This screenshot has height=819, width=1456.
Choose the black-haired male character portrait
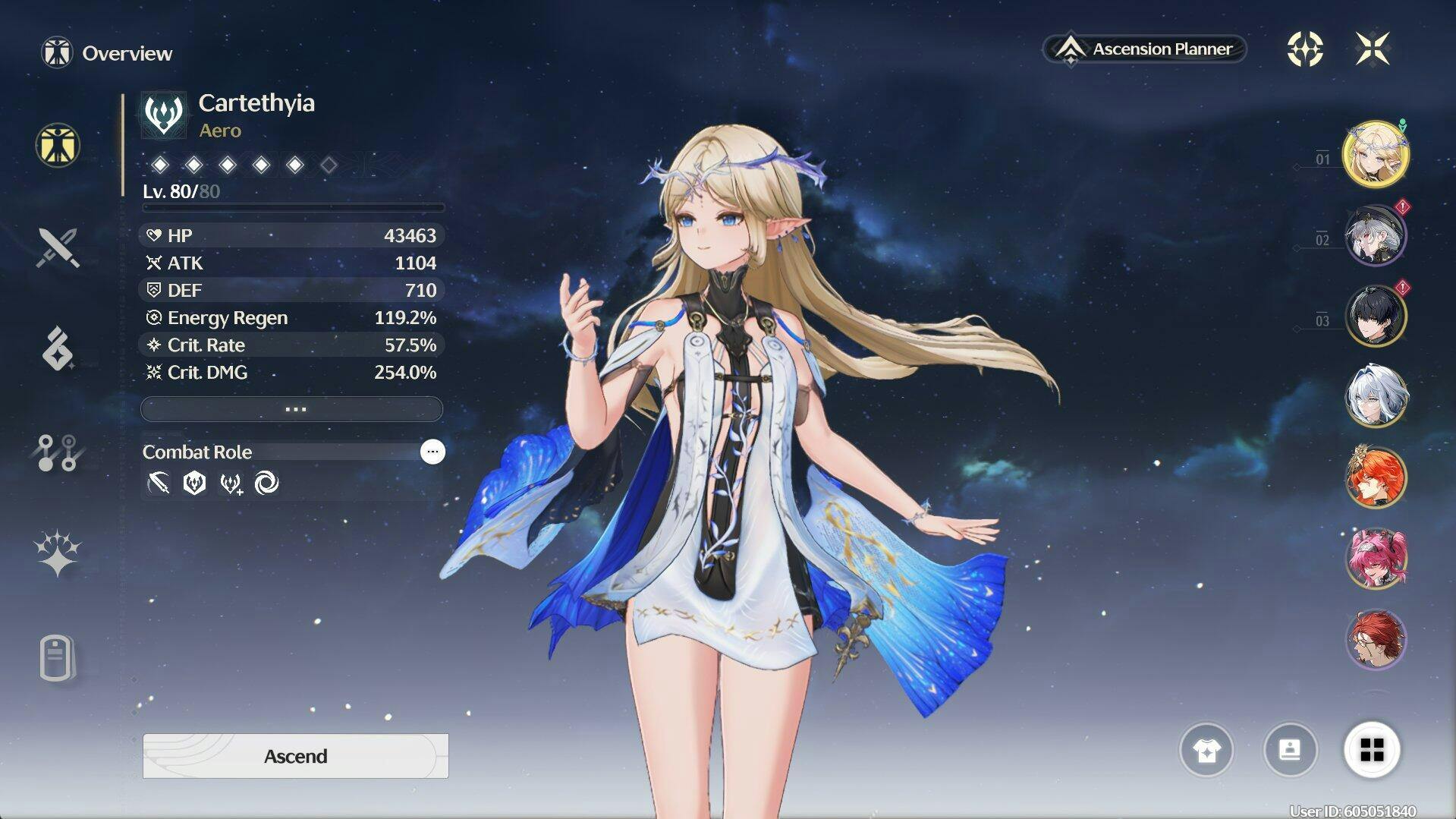point(1375,316)
